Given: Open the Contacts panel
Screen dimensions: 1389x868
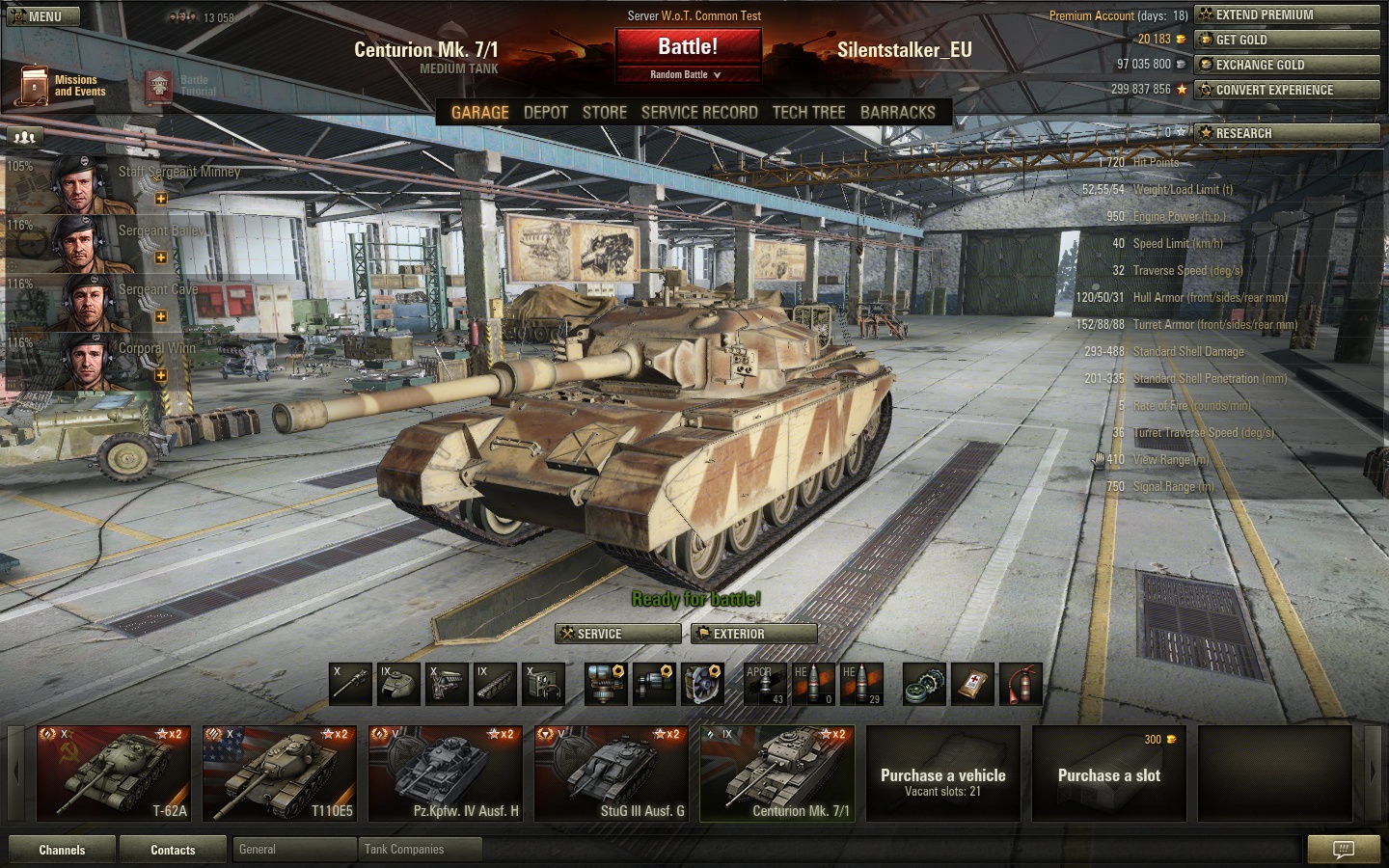Looking at the screenshot, I should tap(173, 850).
